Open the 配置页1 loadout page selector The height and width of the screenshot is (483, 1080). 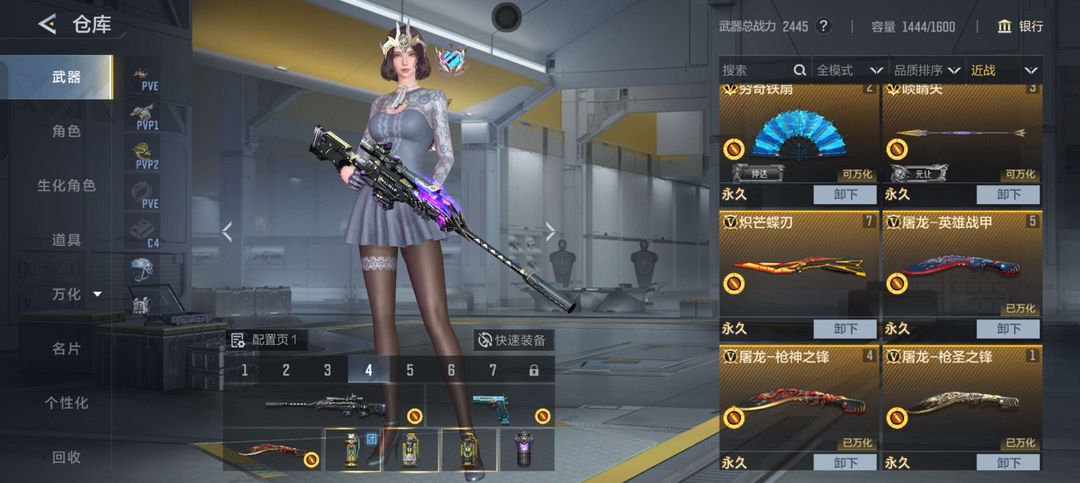pos(267,340)
